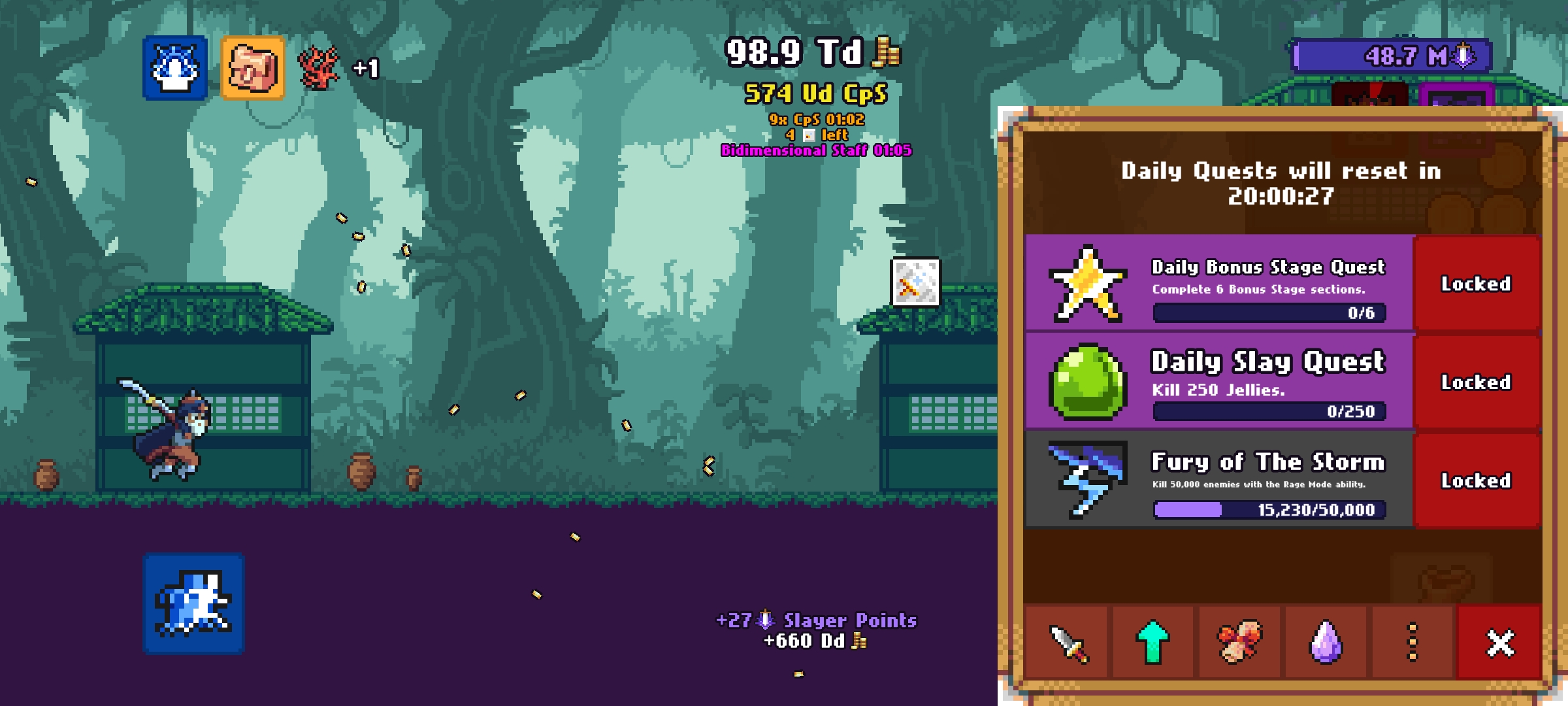Click Locked button for Daily Bonus Stage Quest
1568x706 pixels.
pos(1476,284)
